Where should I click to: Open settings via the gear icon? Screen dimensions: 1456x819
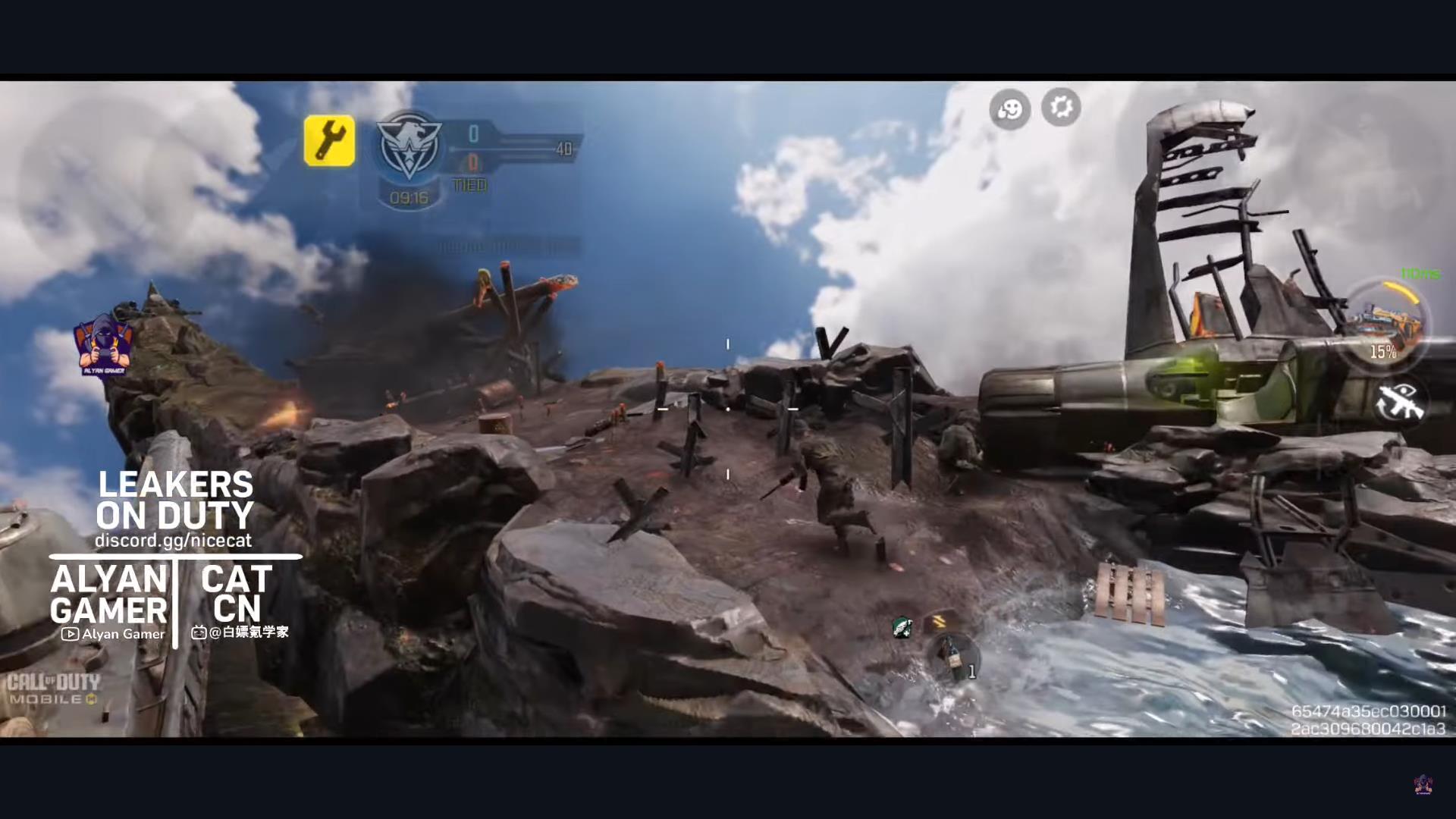[x=1060, y=107]
